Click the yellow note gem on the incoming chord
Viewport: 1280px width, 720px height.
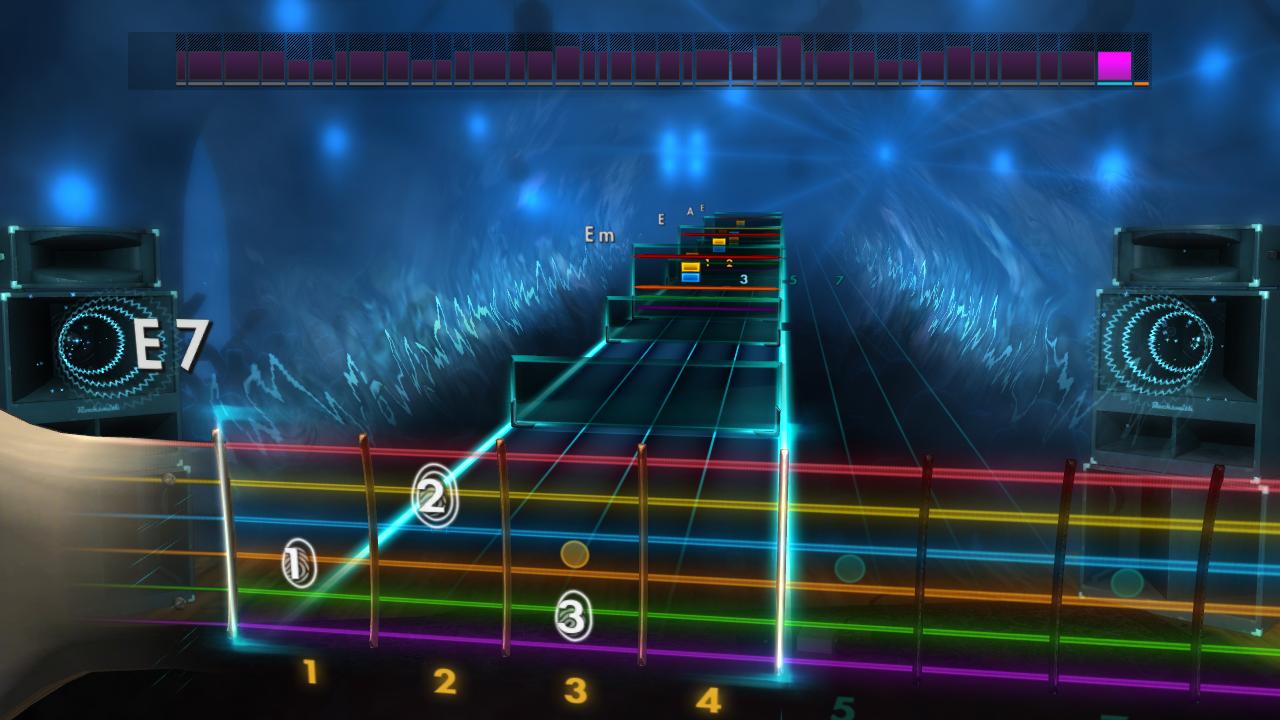pos(691,267)
